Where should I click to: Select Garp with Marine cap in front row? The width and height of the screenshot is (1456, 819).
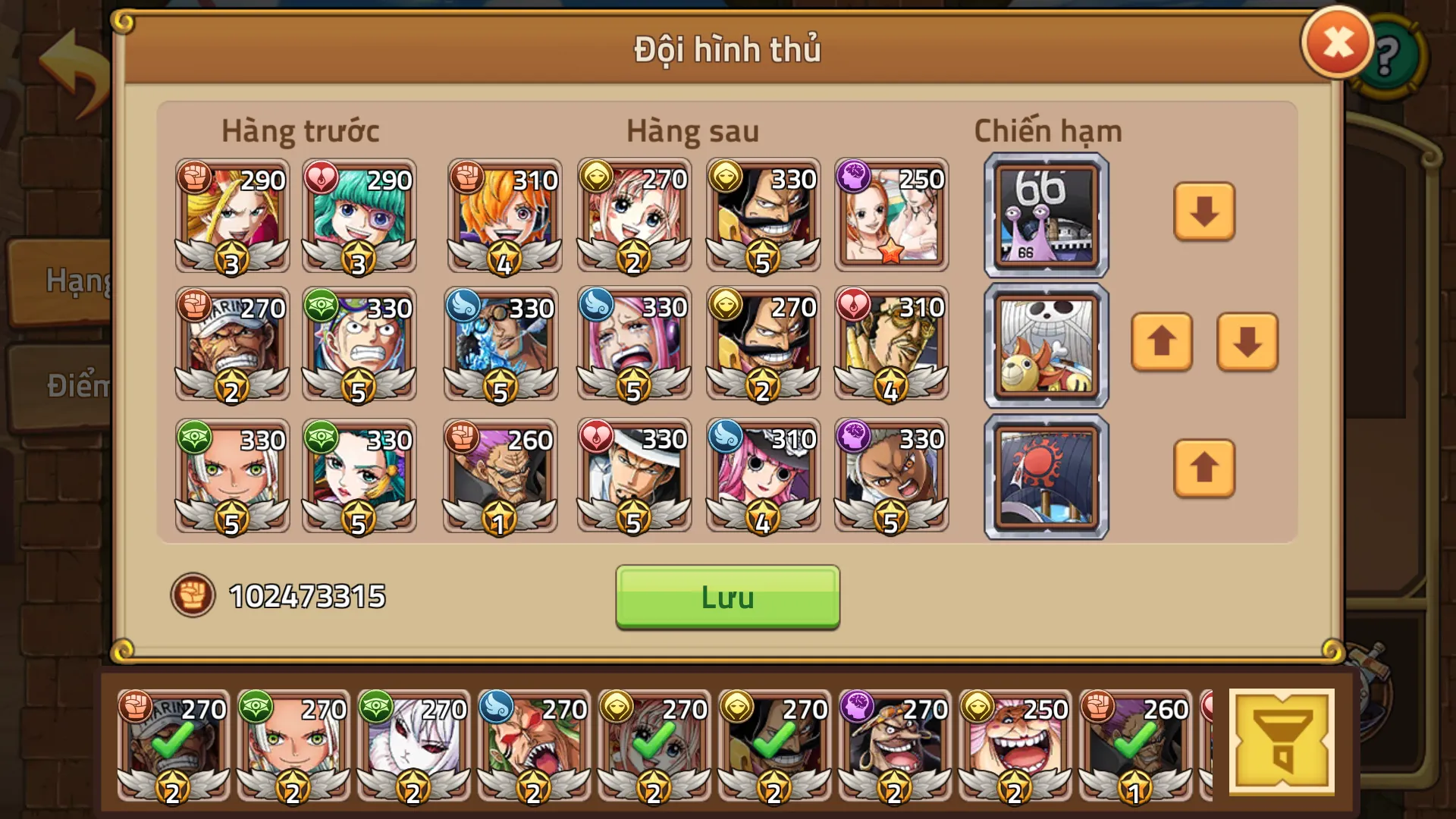coord(231,345)
